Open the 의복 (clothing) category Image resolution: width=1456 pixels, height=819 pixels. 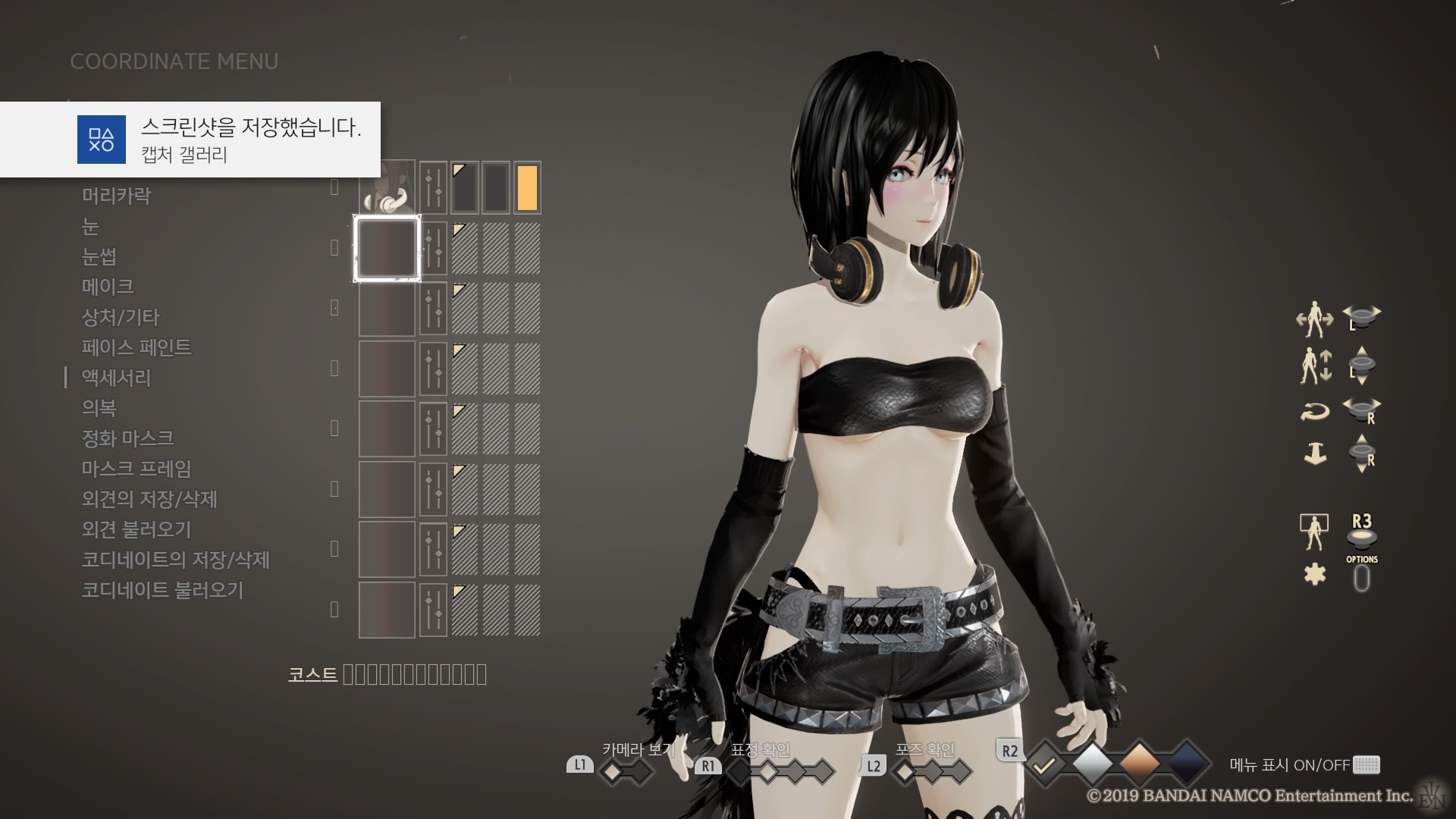99,408
